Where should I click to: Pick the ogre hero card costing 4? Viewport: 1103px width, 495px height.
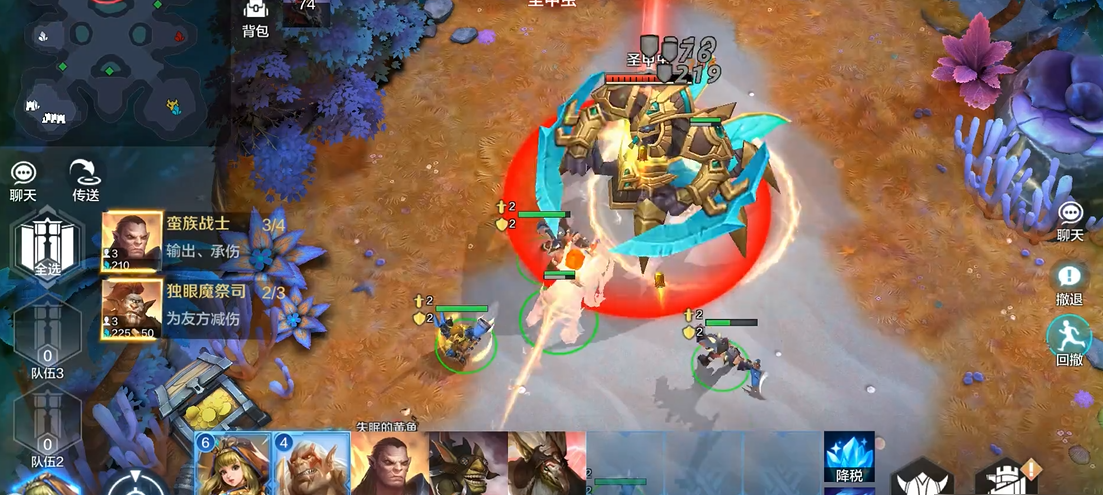click(x=311, y=465)
